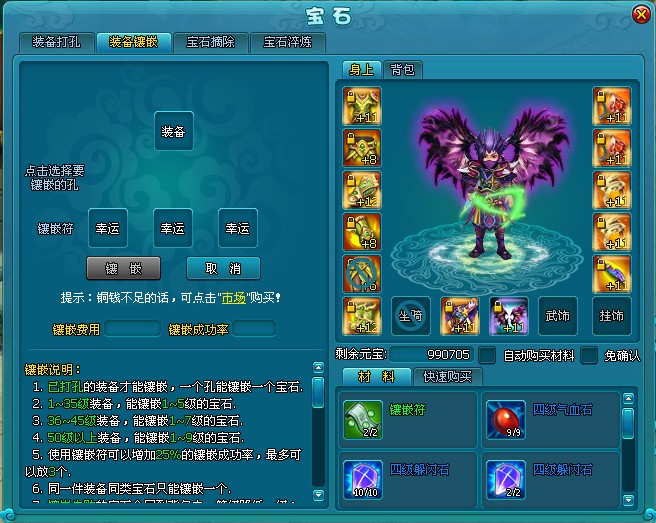The width and height of the screenshot is (656, 523).
Task: Select the 坐骑 mount slot
Action: 410,315
